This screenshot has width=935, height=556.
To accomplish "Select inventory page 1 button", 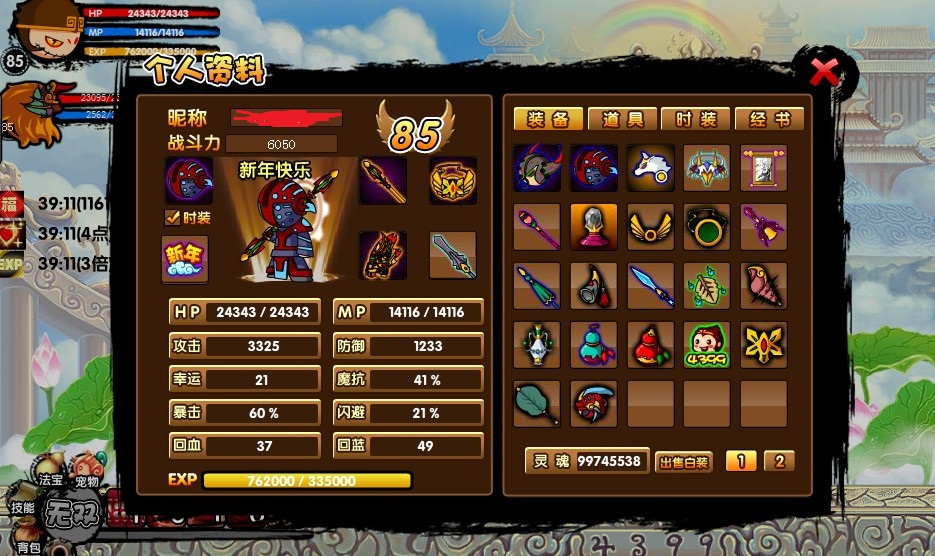I will pos(741,461).
